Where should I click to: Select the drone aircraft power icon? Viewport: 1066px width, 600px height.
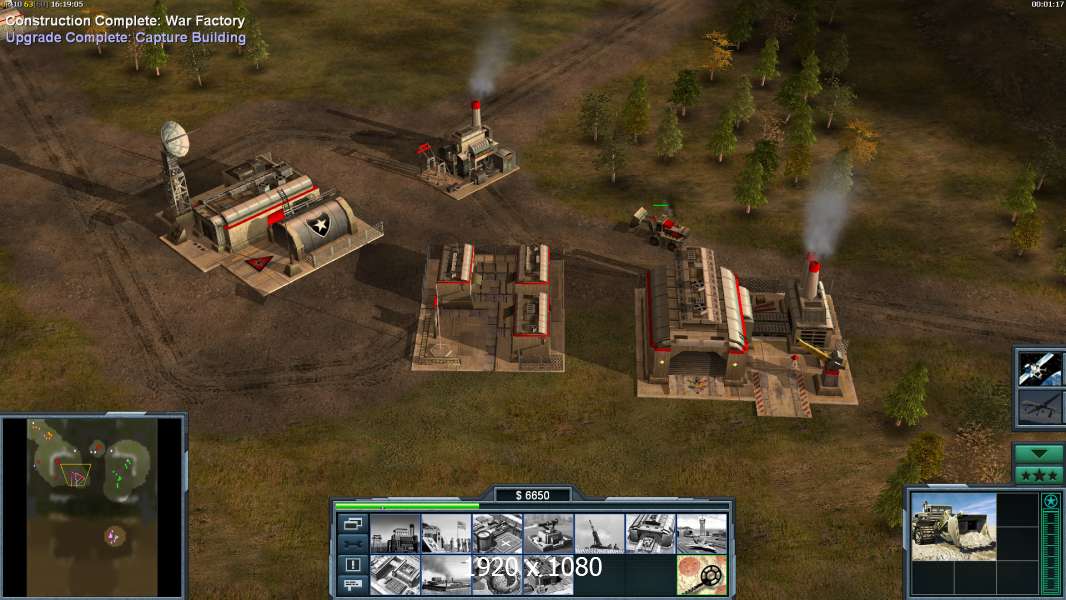coord(1039,408)
